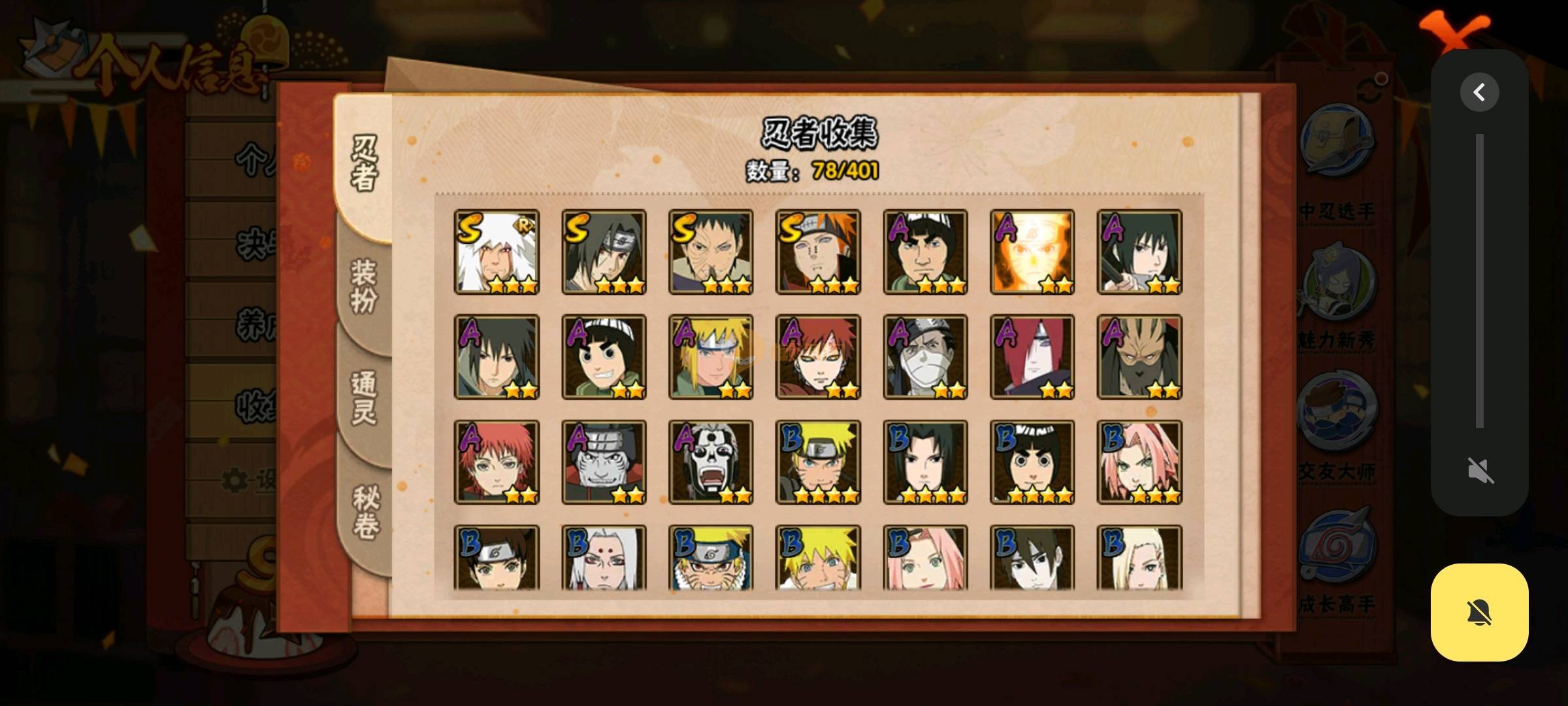Select the B-rank Tenten portrait
Viewport: 1568px width, 706px height.
click(497, 558)
